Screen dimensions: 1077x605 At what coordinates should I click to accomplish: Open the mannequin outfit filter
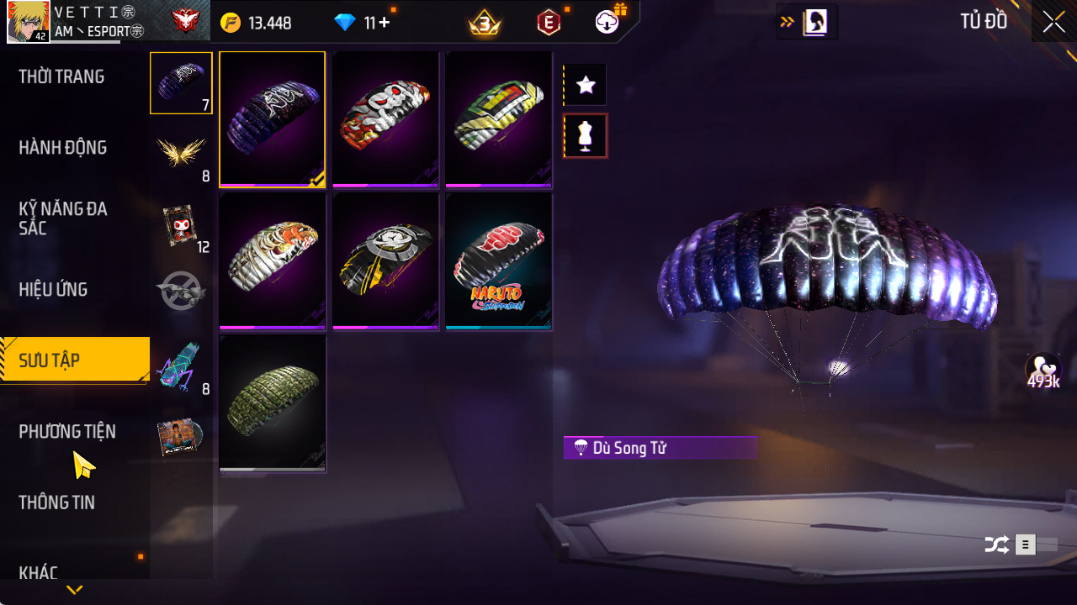click(586, 136)
